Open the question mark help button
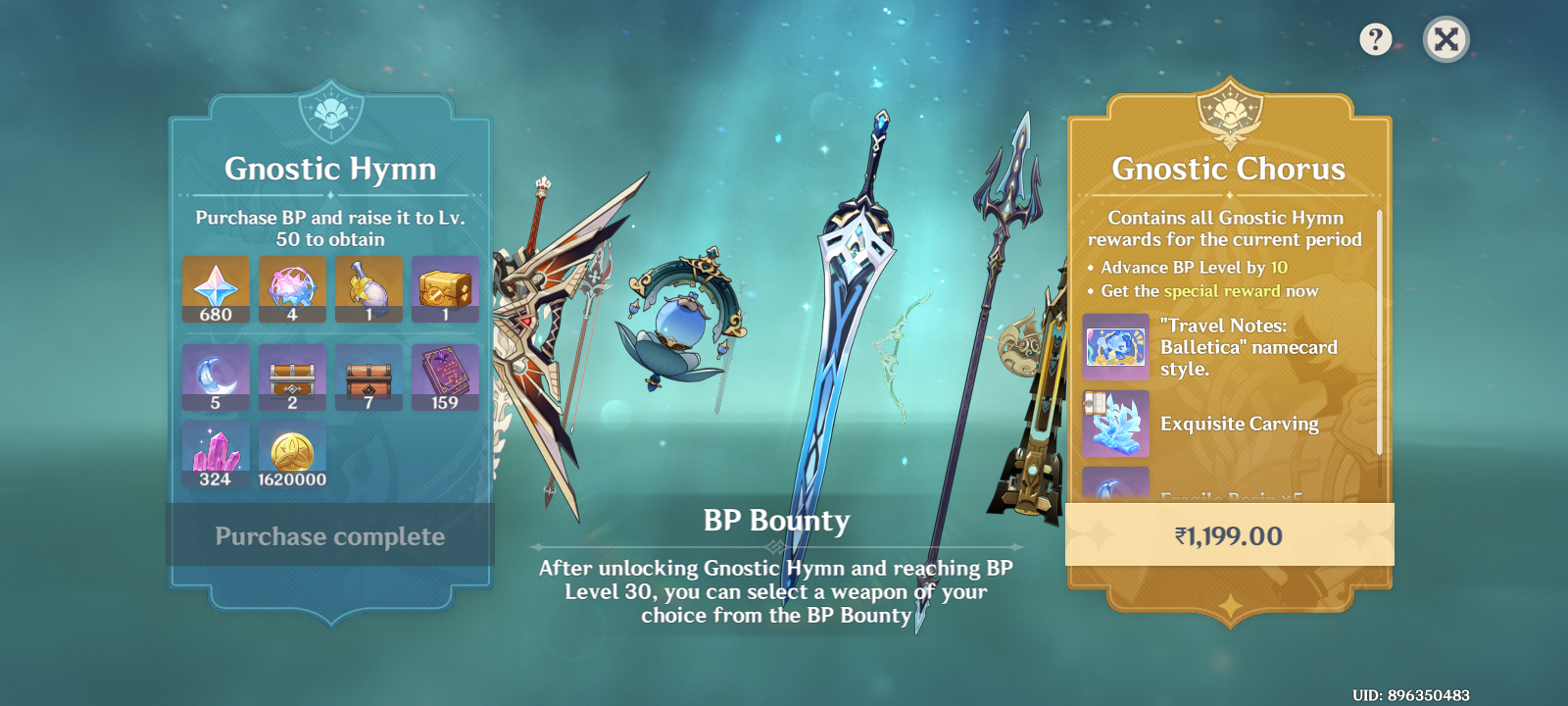The width and height of the screenshot is (1568, 706). point(1376,39)
